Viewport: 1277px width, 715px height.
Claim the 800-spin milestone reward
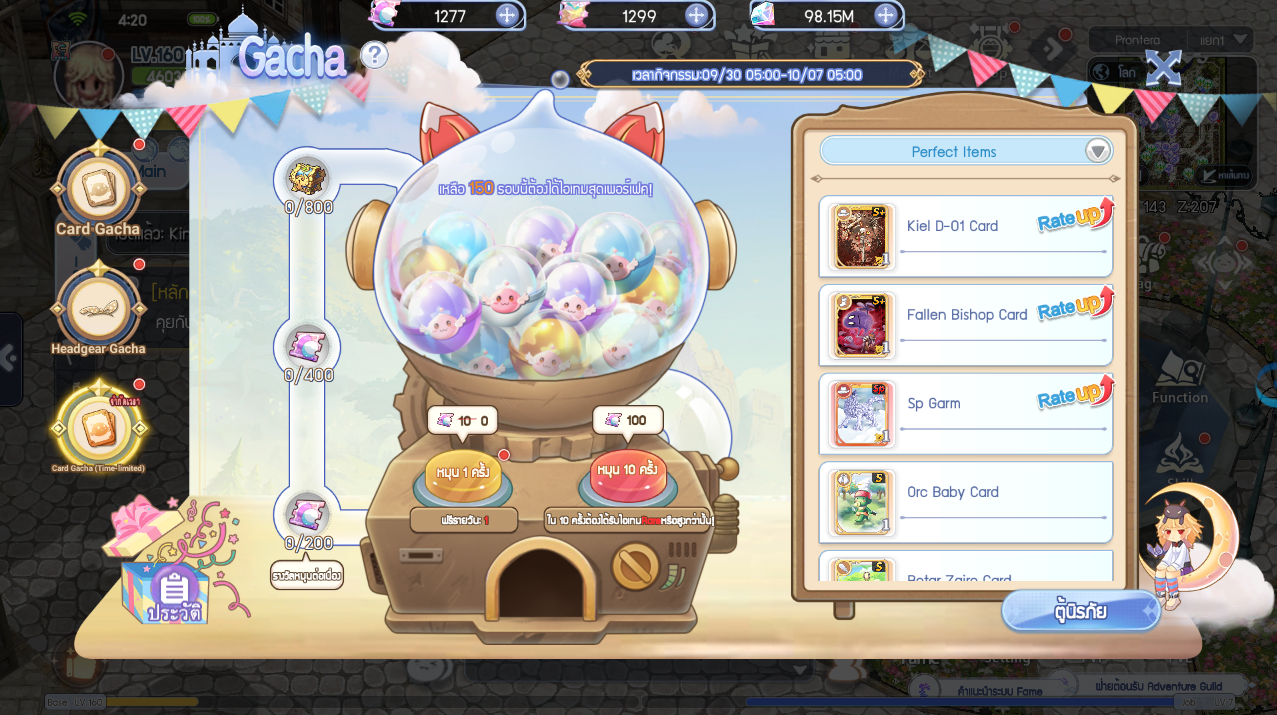[x=307, y=180]
